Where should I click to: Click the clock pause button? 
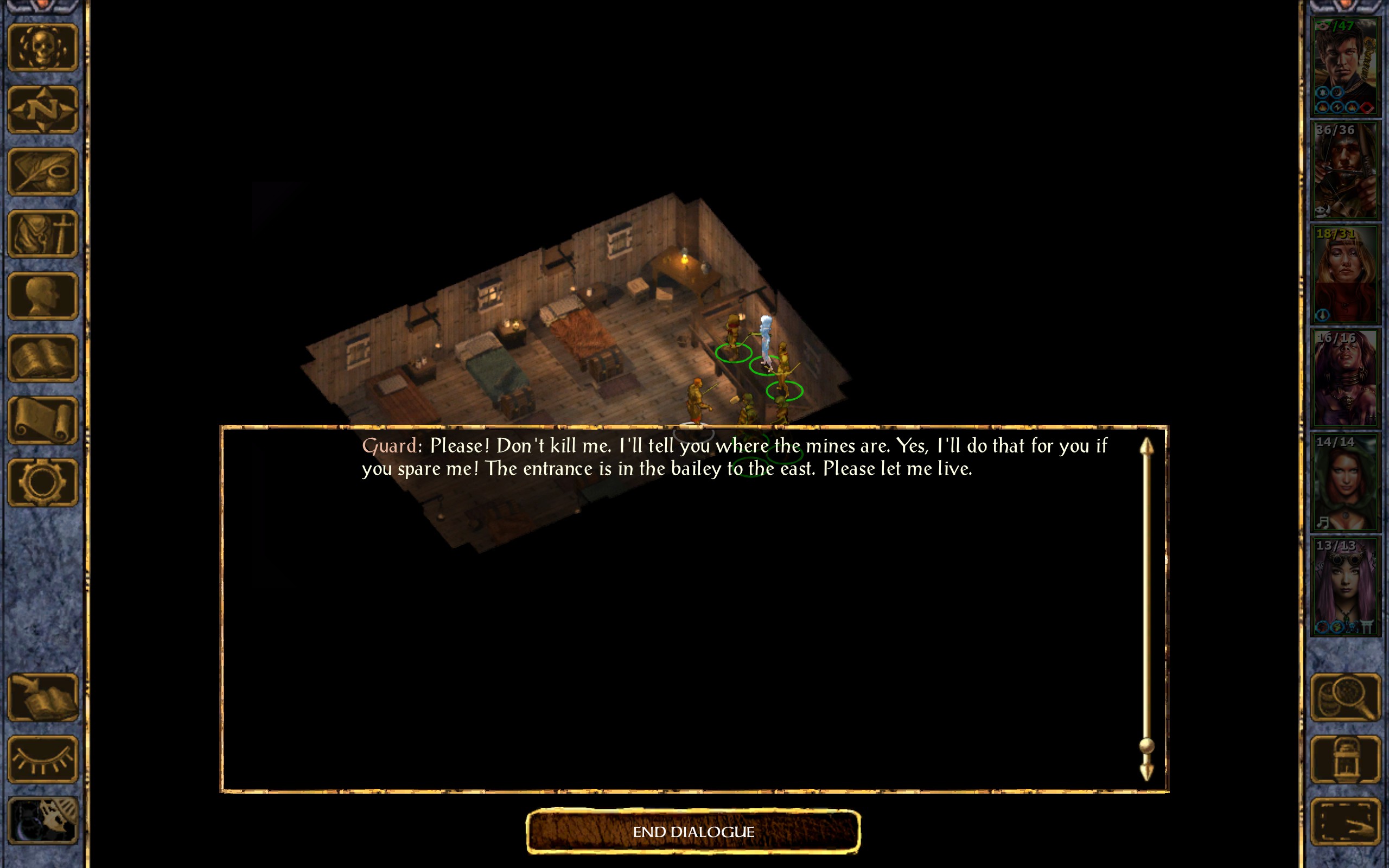43,821
